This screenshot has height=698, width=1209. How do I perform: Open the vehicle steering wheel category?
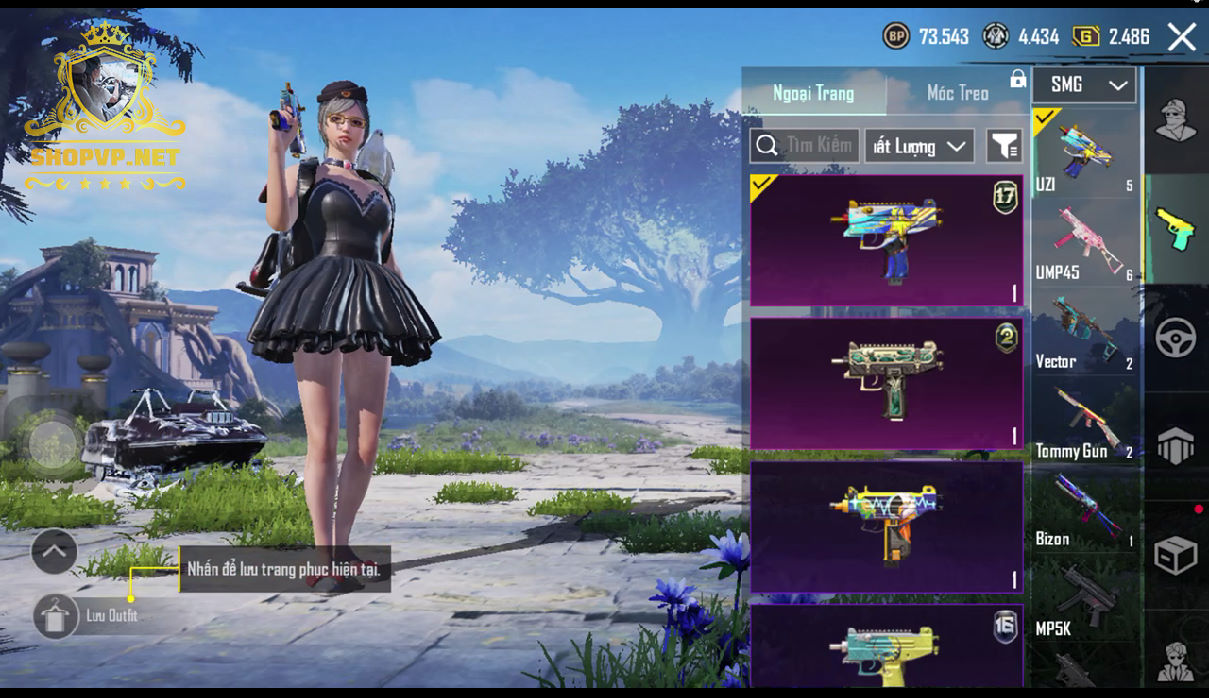tap(1176, 338)
